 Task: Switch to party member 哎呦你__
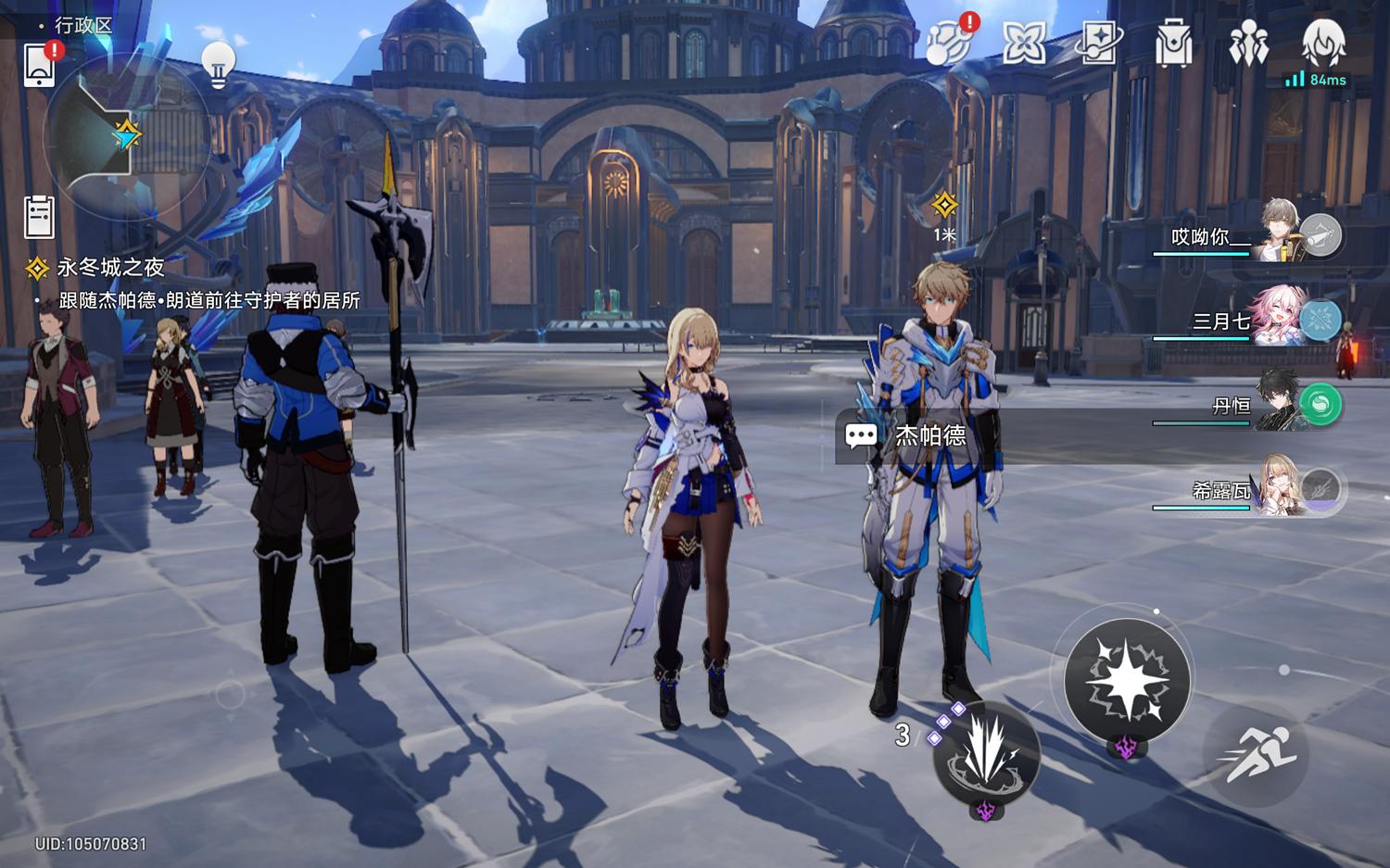pyautogui.click(x=1248, y=235)
